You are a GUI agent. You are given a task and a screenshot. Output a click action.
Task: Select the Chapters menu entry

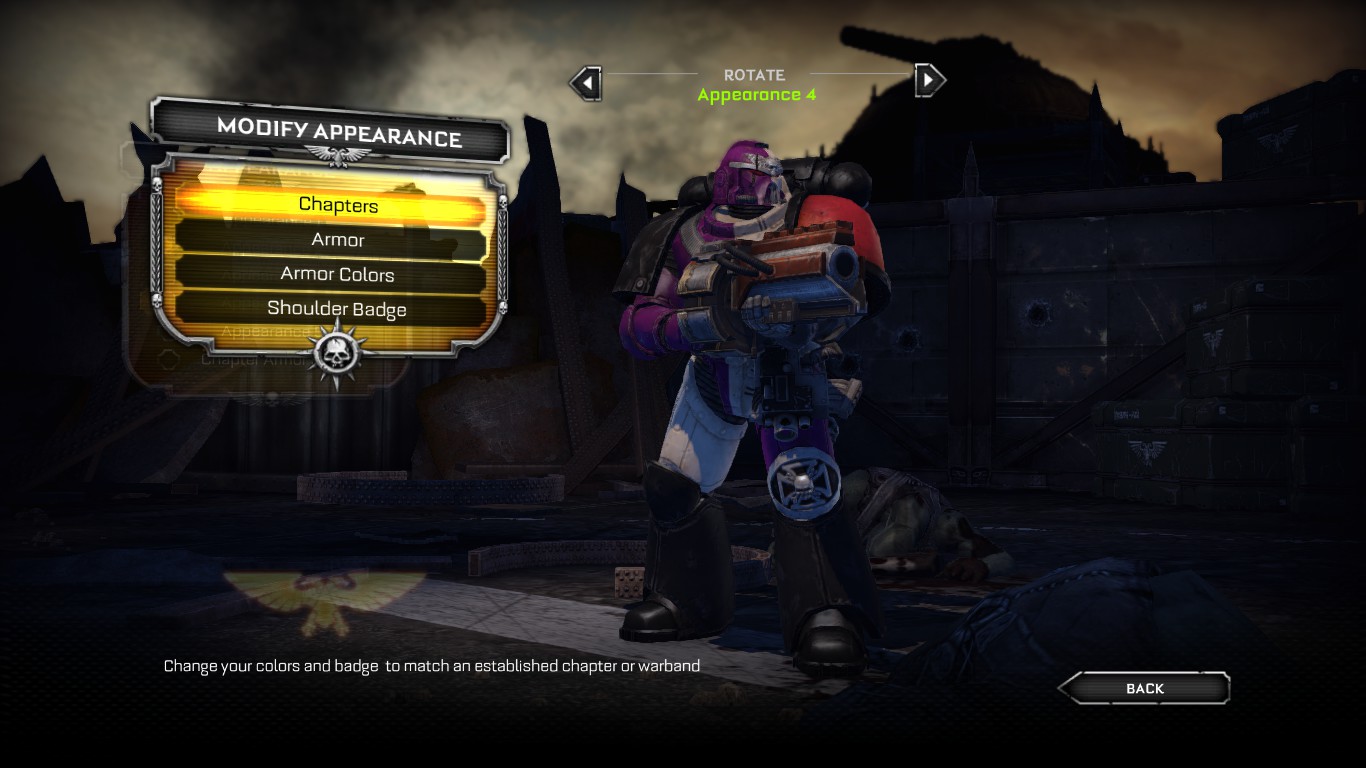tap(338, 205)
